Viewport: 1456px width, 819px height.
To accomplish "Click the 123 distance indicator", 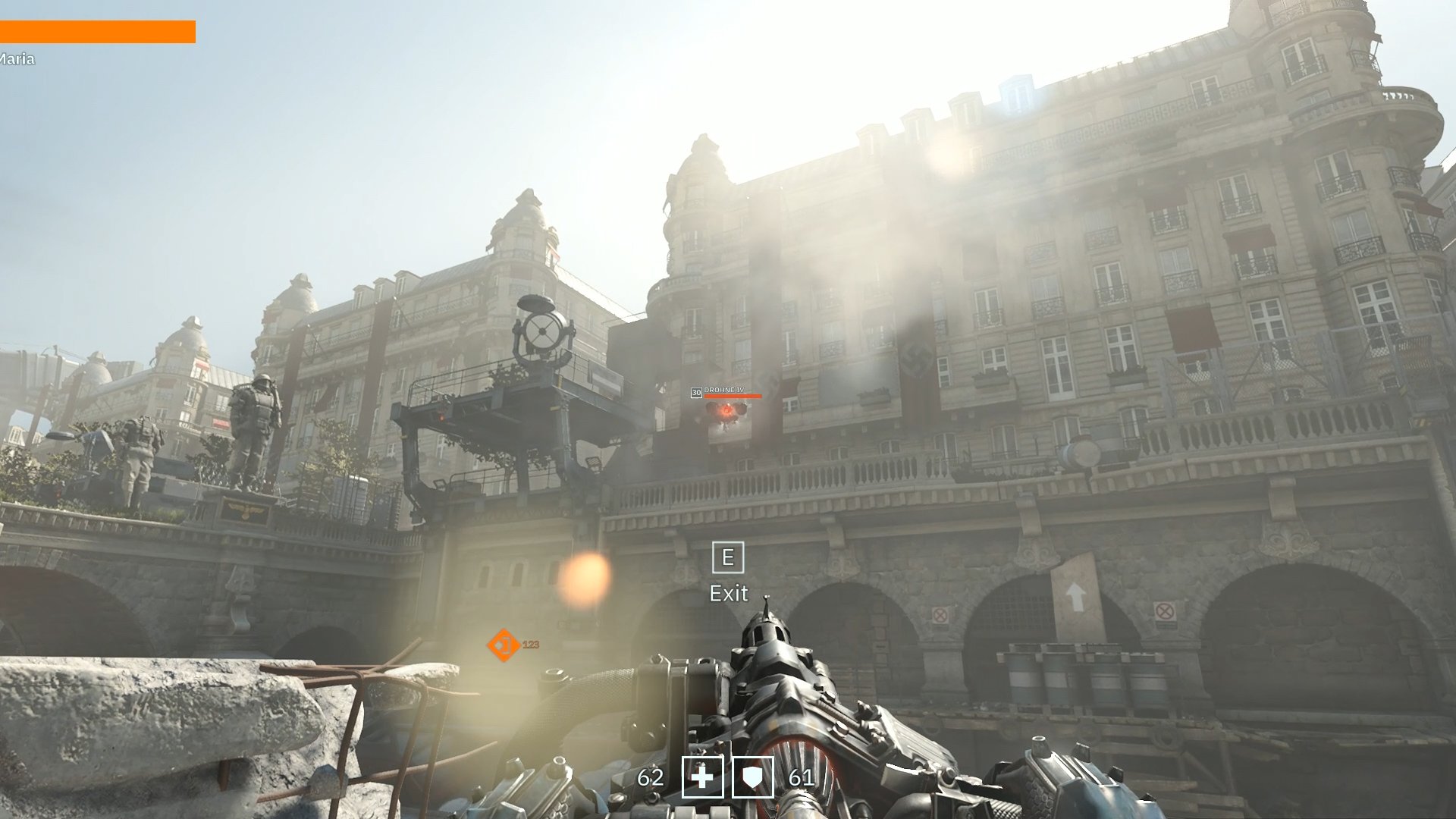I will [x=530, y=645].
